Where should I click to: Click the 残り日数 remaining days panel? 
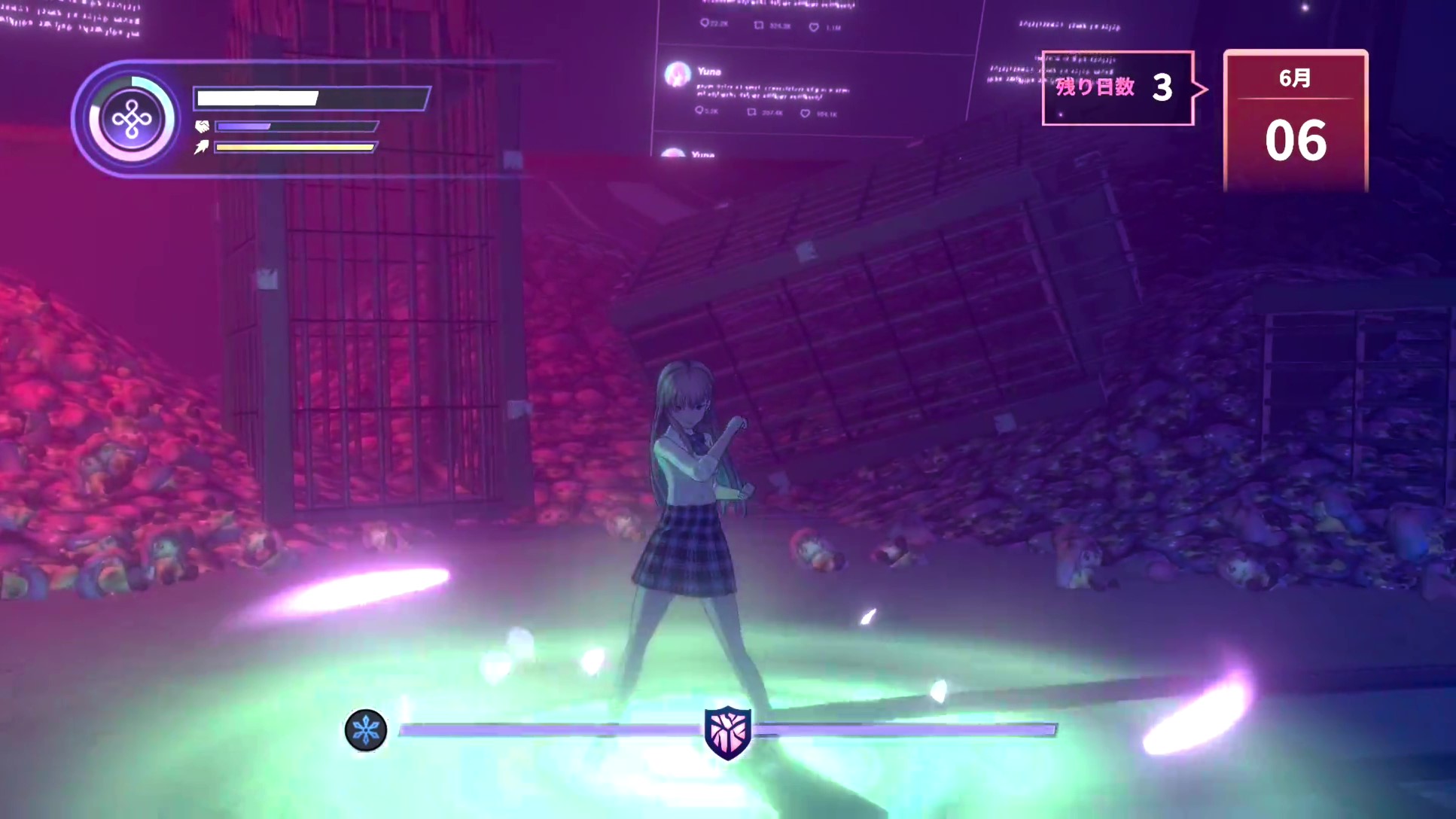[x=1118, y=88]
